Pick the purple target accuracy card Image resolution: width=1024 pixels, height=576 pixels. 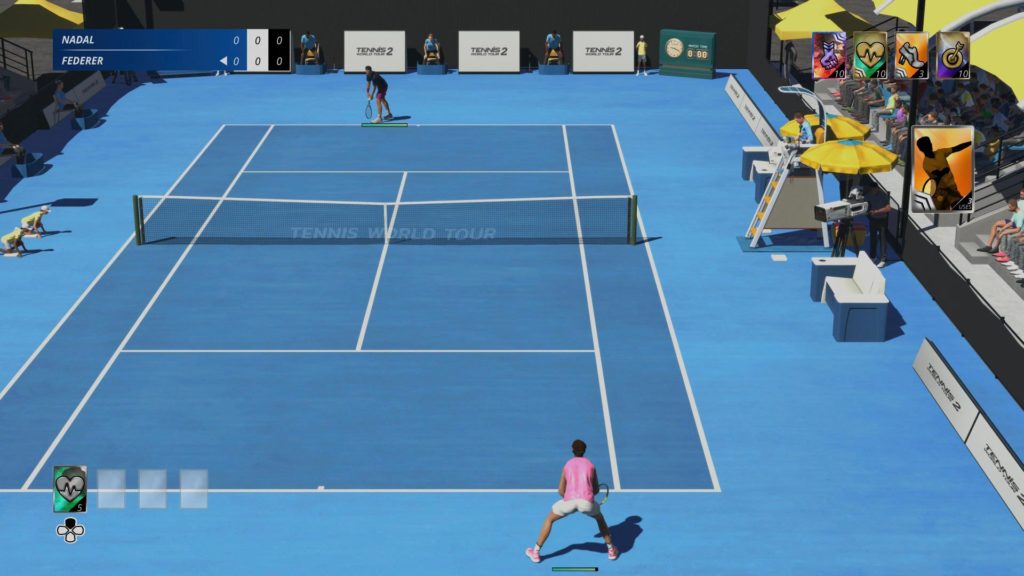click(x=952, y=55)
